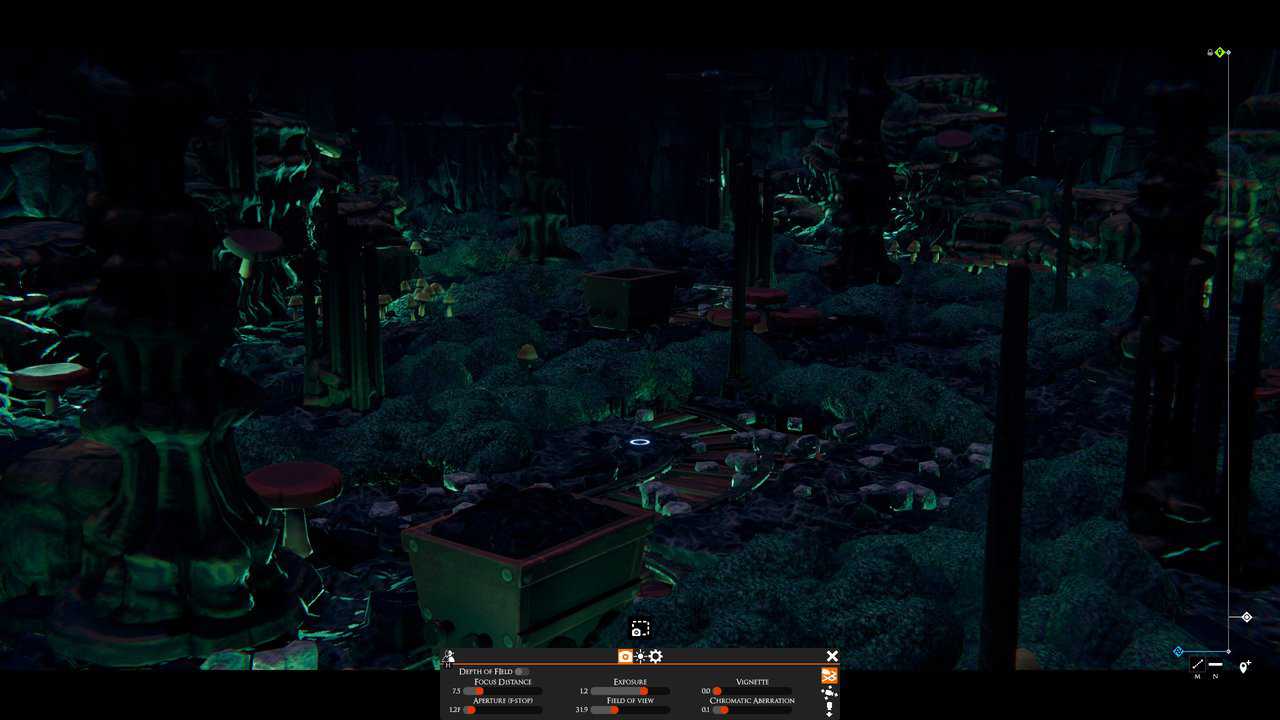Image resolution: width=1280 pixels, height=720 pixels.
Task: Click the Field of View slider handle
Action: [614, 709]
